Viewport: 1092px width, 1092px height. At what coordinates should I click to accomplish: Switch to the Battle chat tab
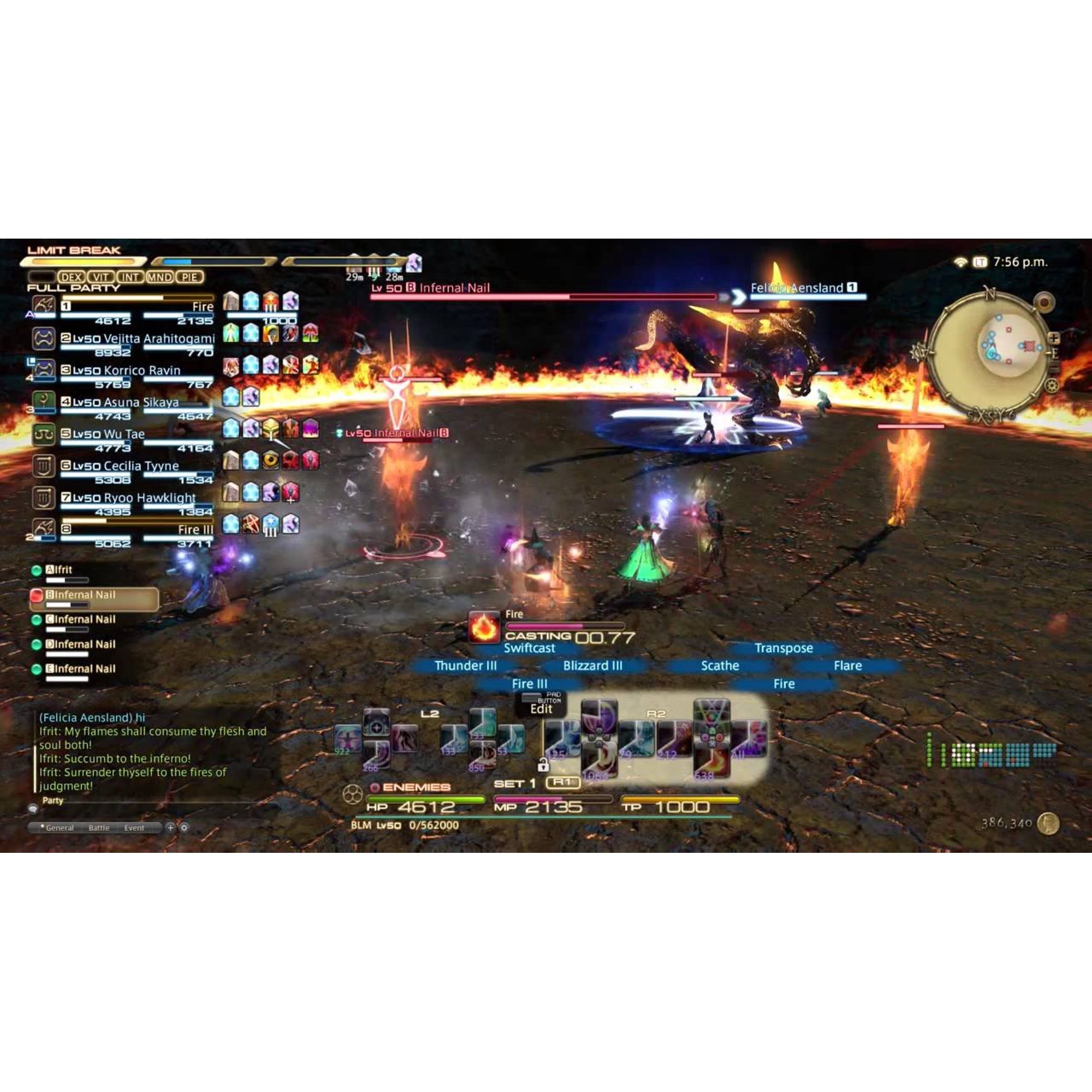99,827
